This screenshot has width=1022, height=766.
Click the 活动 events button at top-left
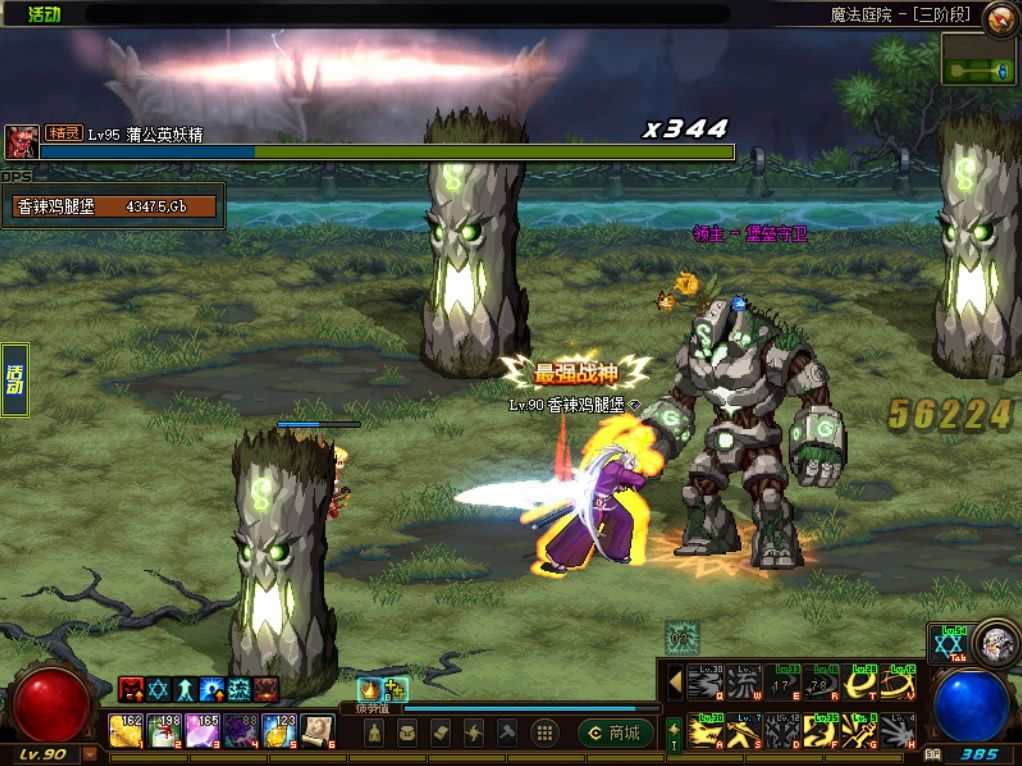(43, 14)
